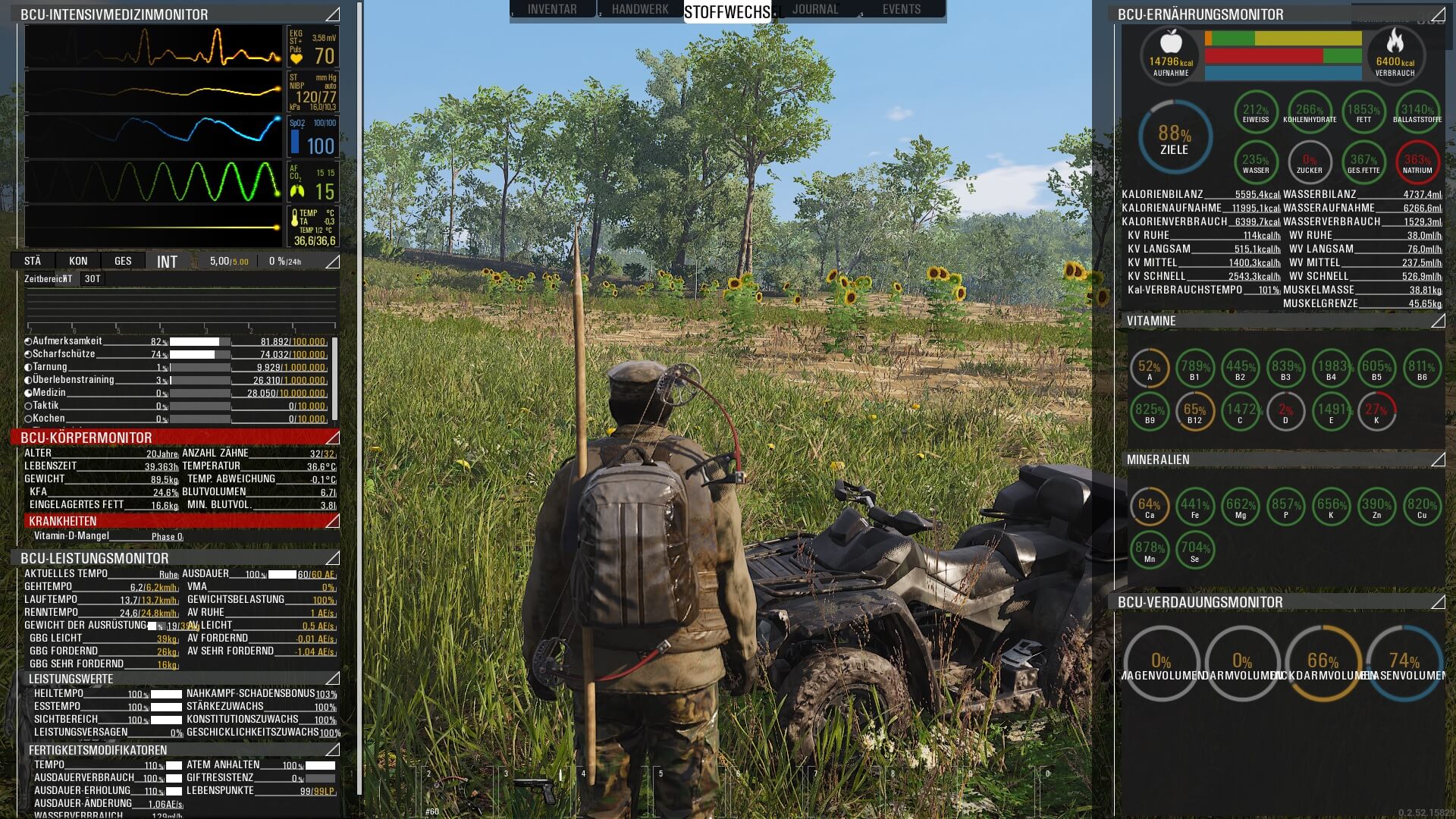Show the Events tab
Viewport: 1456px width, 819px height.
902,9
